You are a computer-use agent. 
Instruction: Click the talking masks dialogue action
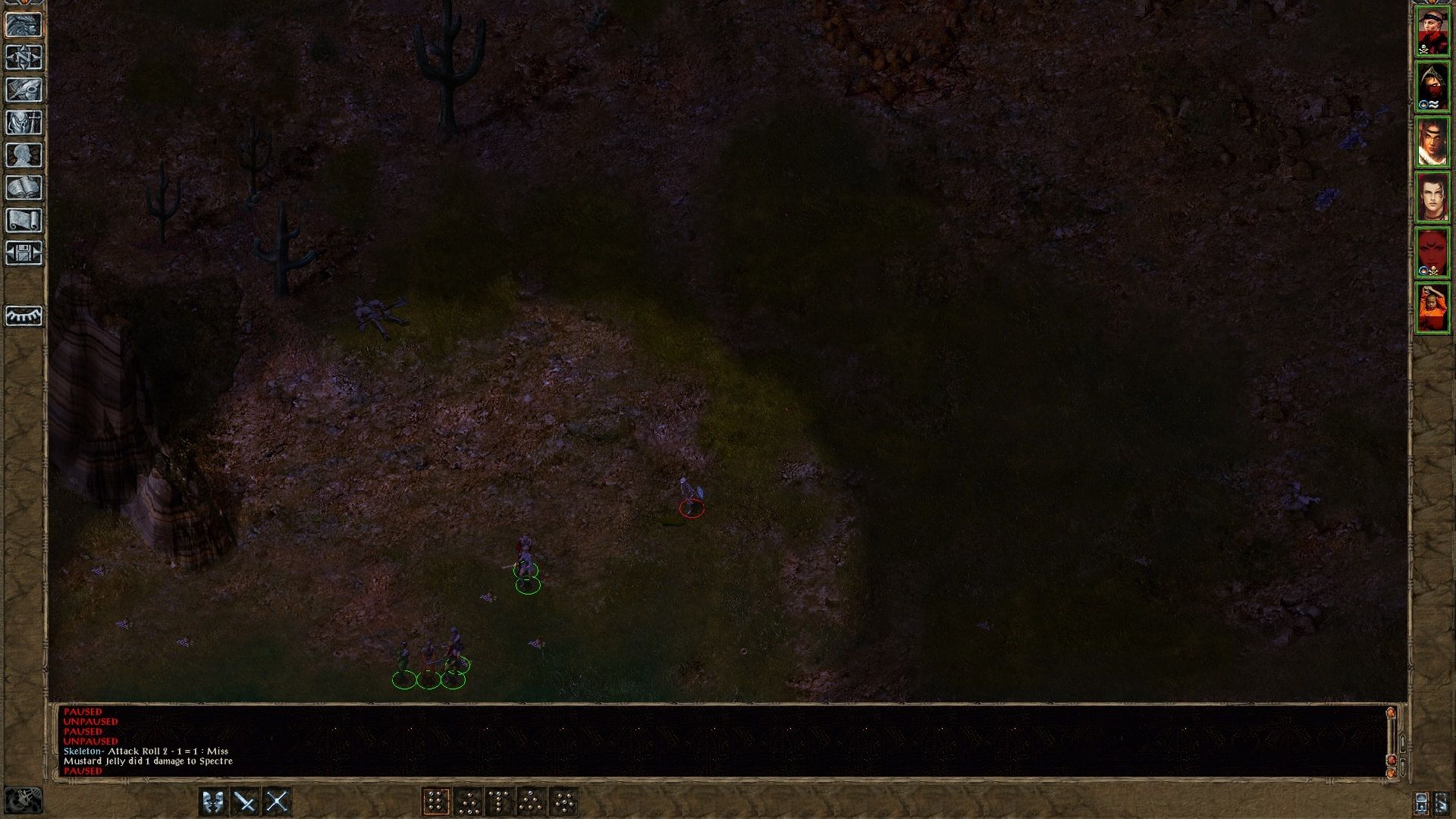[x=212, y=801]
